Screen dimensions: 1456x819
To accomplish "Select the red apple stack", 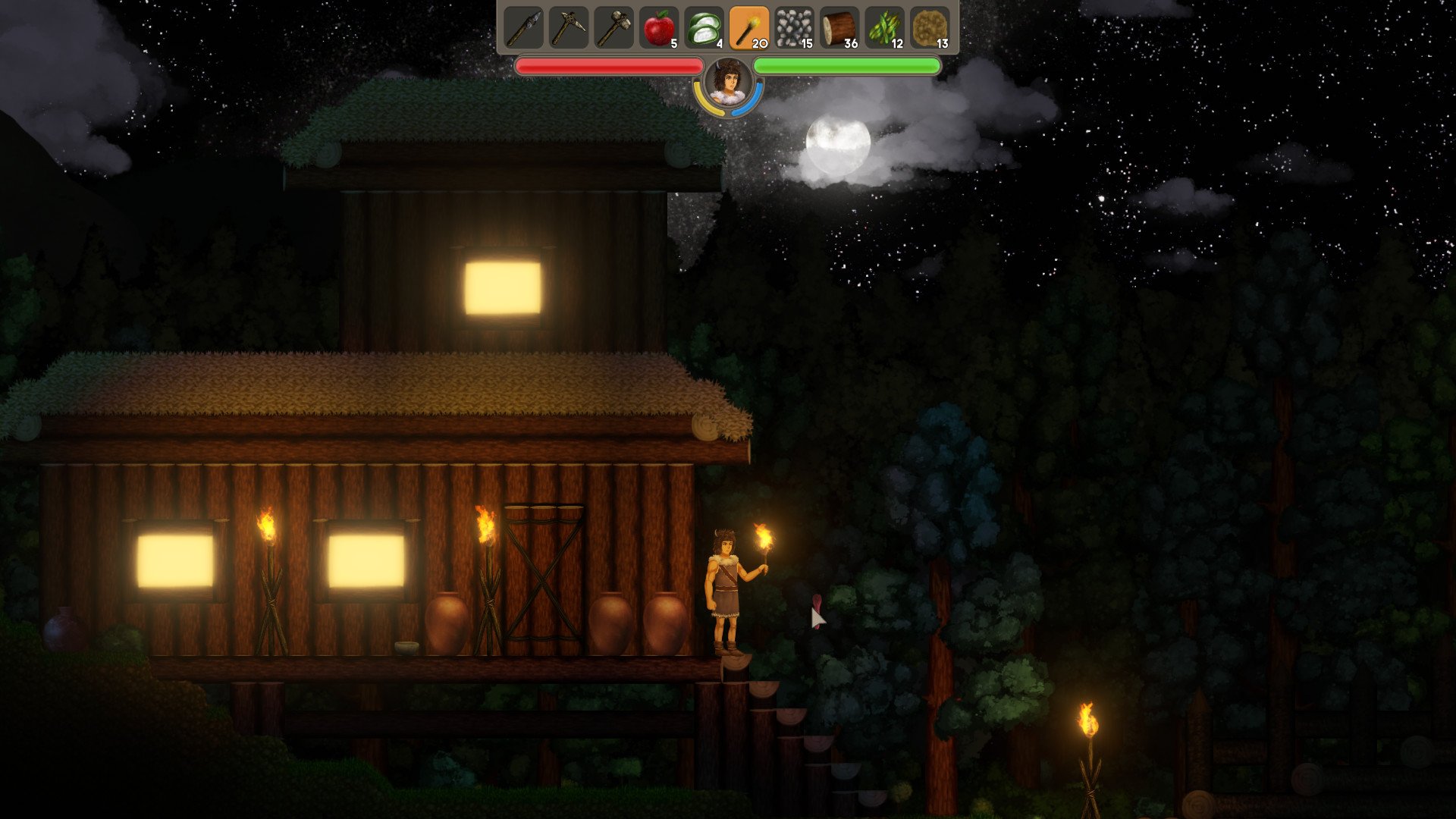I will (659, 28).
